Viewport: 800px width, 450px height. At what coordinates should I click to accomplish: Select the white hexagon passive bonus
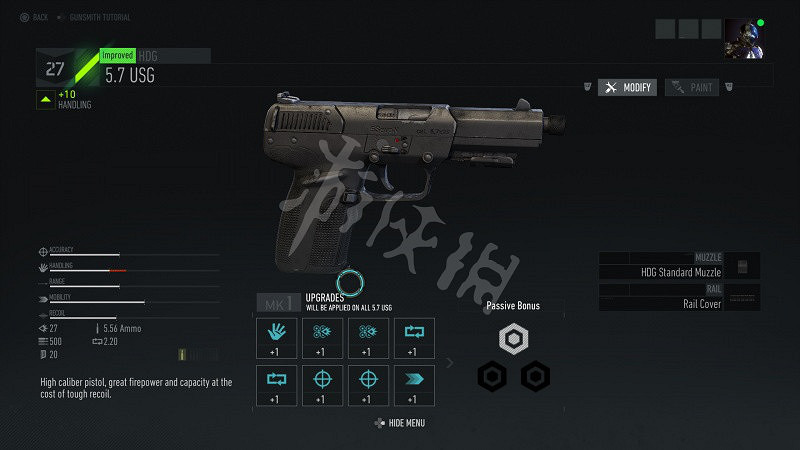point(513,341)
